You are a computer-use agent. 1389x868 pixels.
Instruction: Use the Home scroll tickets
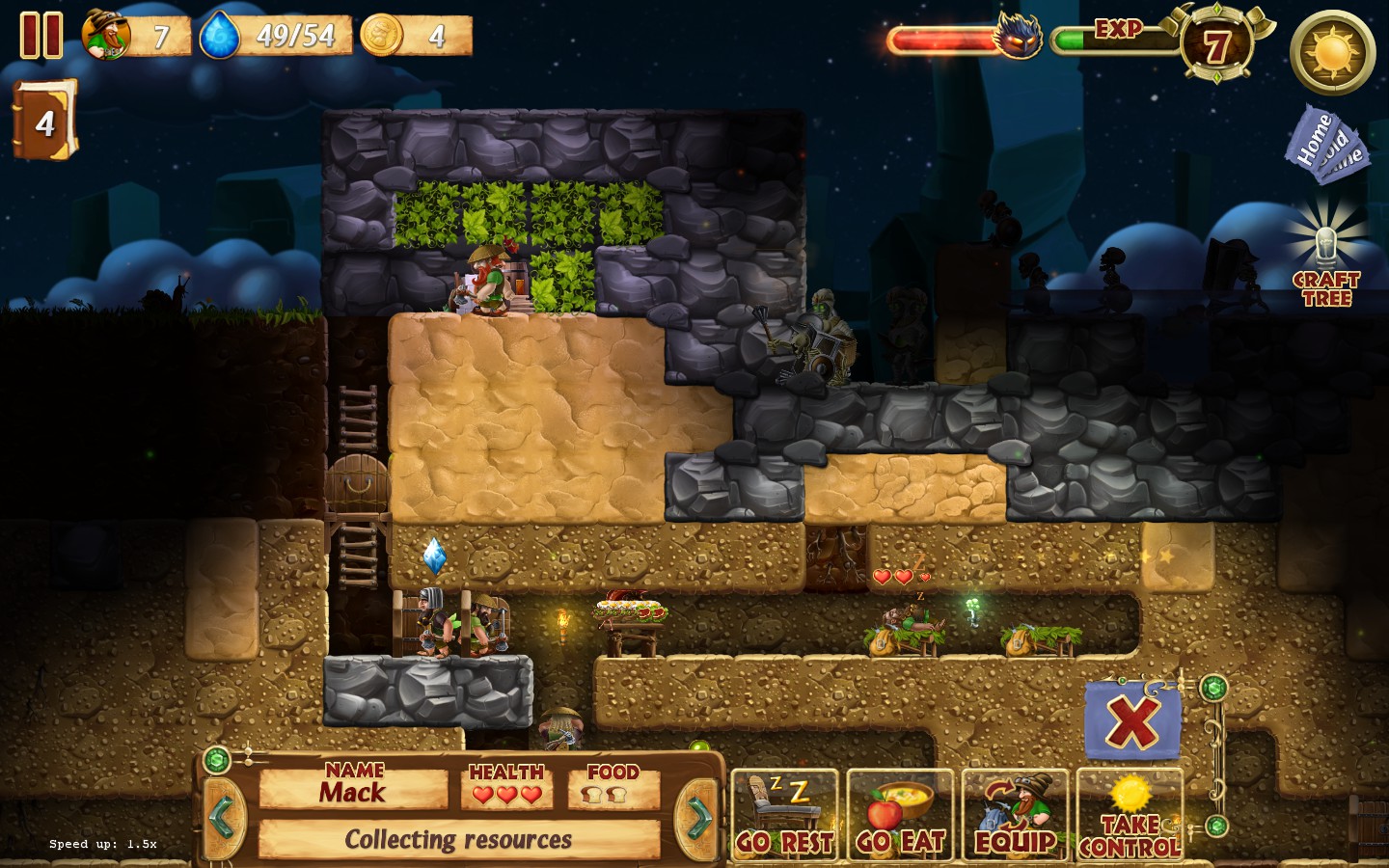click(x=1325, y=146)
